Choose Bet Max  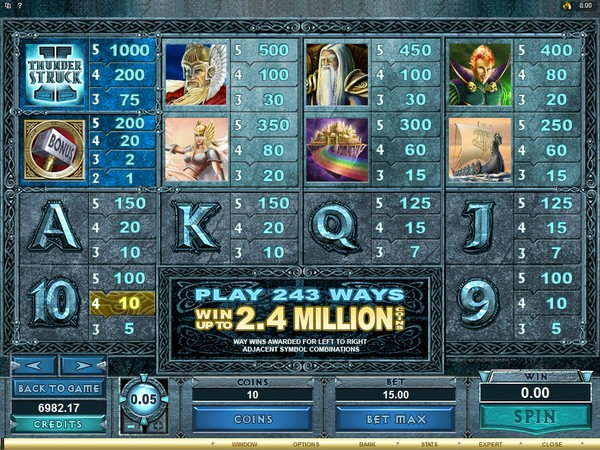396,419
